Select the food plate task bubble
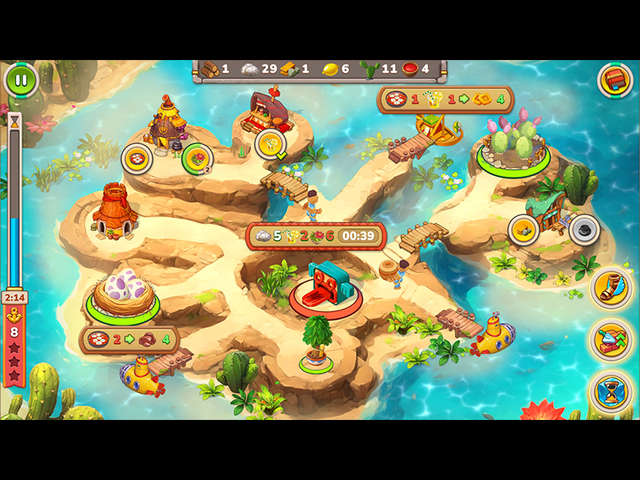640x480 pixels. pos(137,158)
